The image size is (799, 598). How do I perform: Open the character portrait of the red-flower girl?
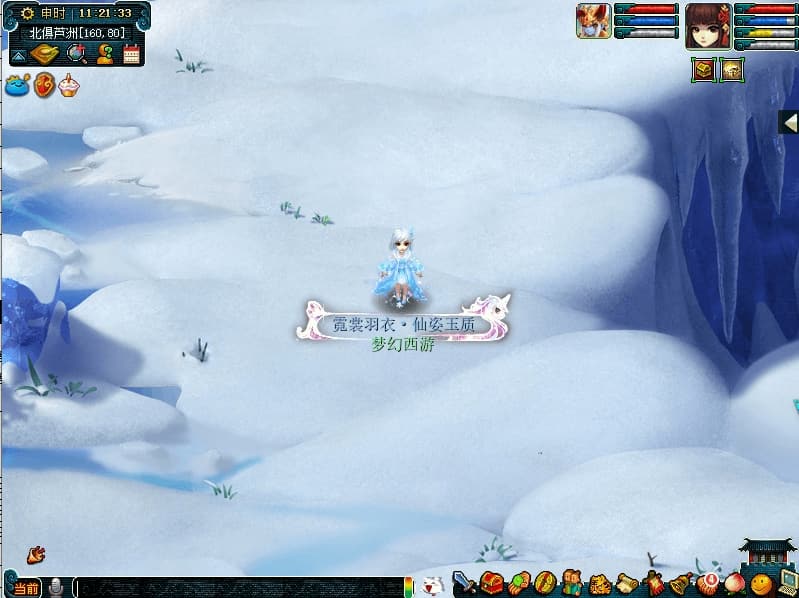(707, 26)
